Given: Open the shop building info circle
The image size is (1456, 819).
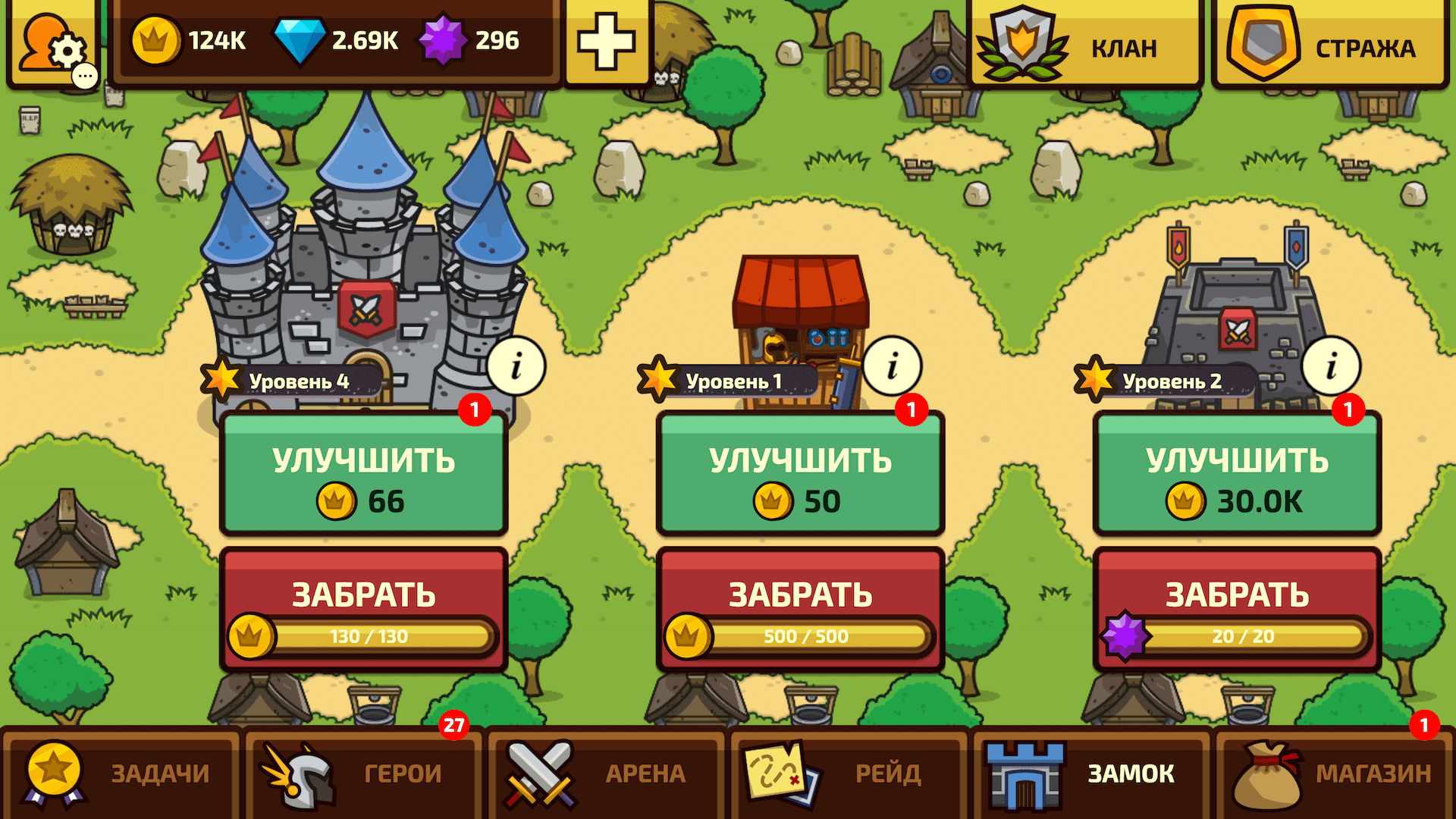Looking at the screenshot, I should point(891,366).
